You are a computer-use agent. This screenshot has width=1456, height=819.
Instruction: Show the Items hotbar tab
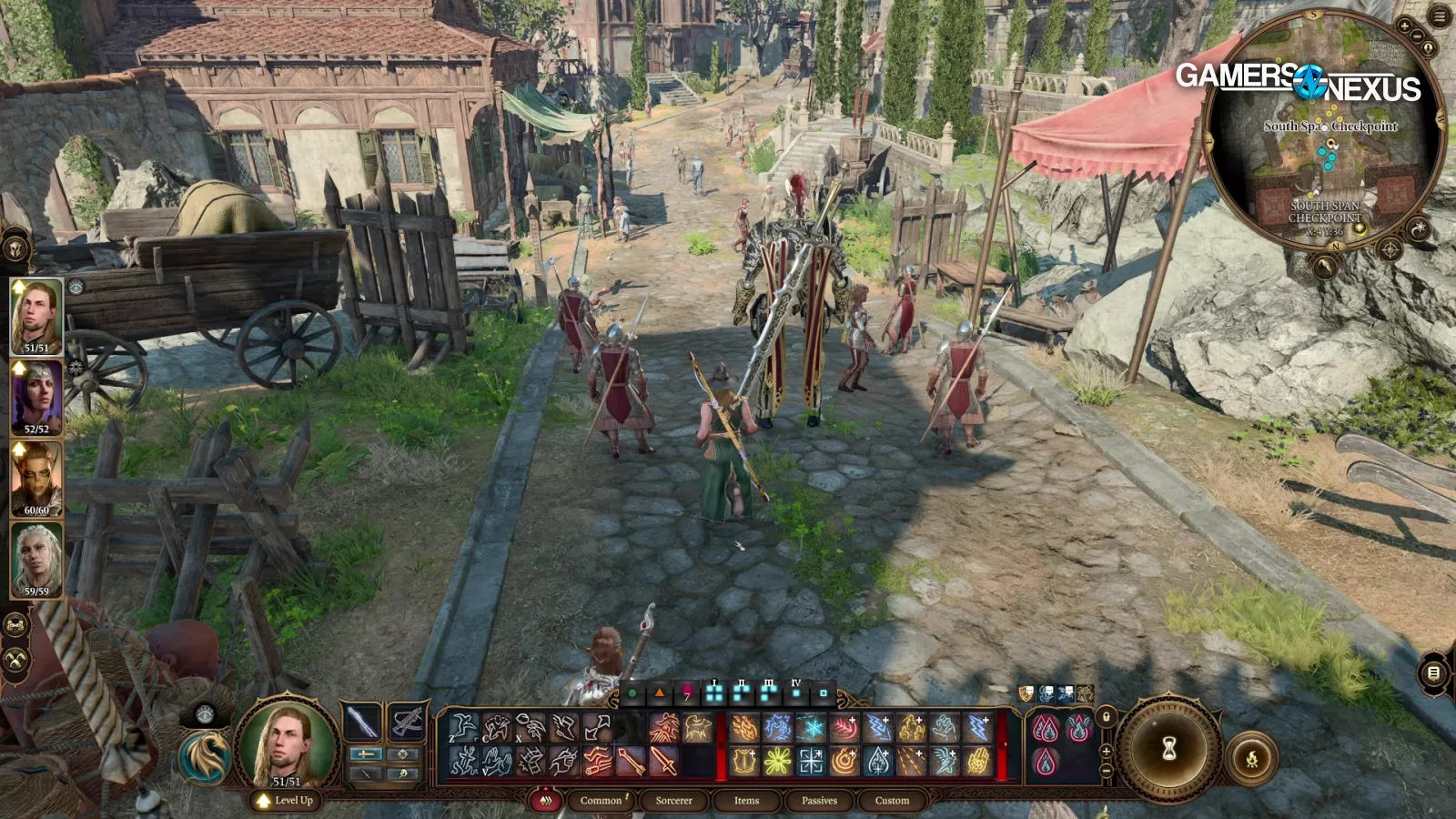[x=746, y=801]
